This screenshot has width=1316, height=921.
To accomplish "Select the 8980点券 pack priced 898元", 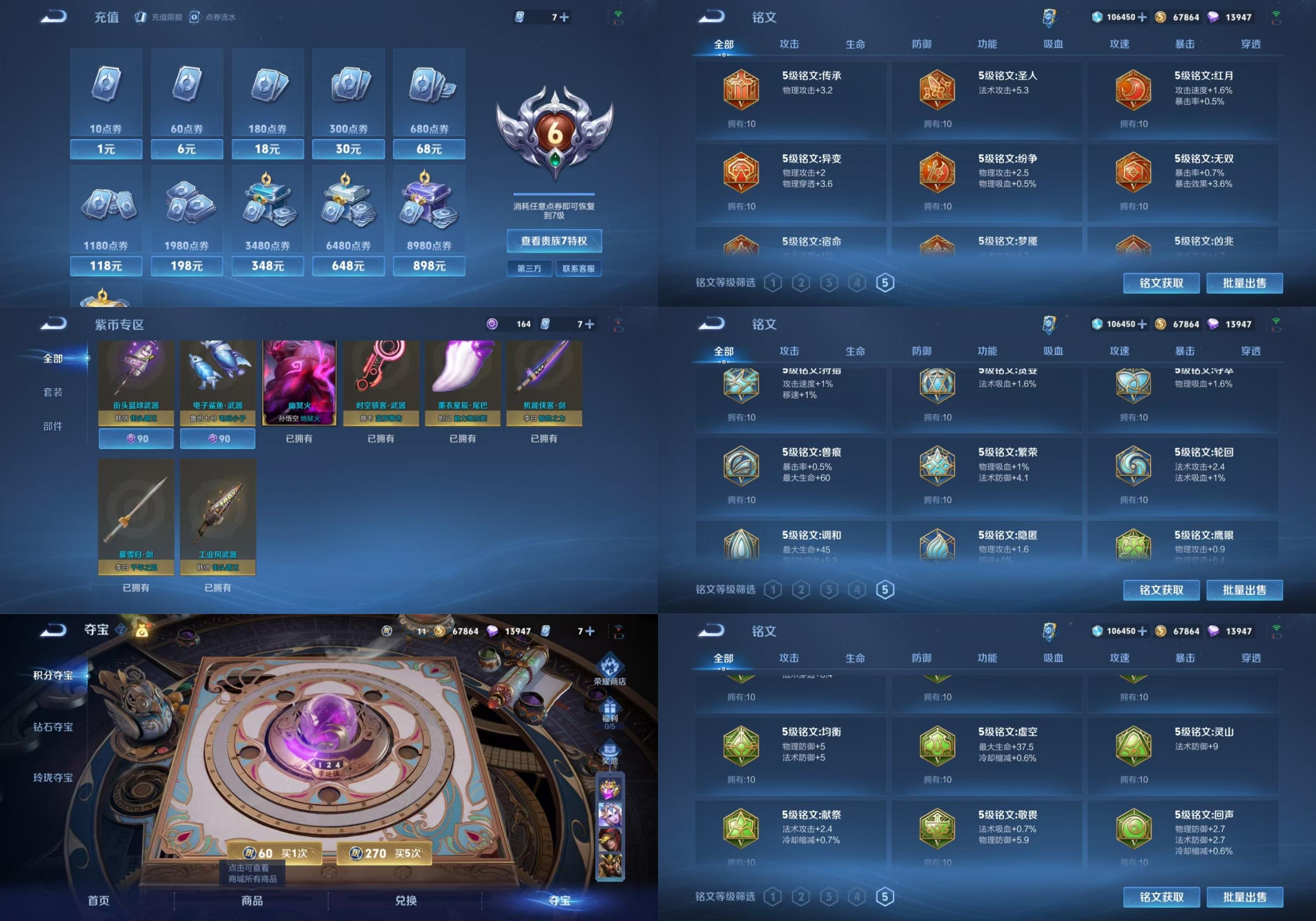I will [429, 266].
